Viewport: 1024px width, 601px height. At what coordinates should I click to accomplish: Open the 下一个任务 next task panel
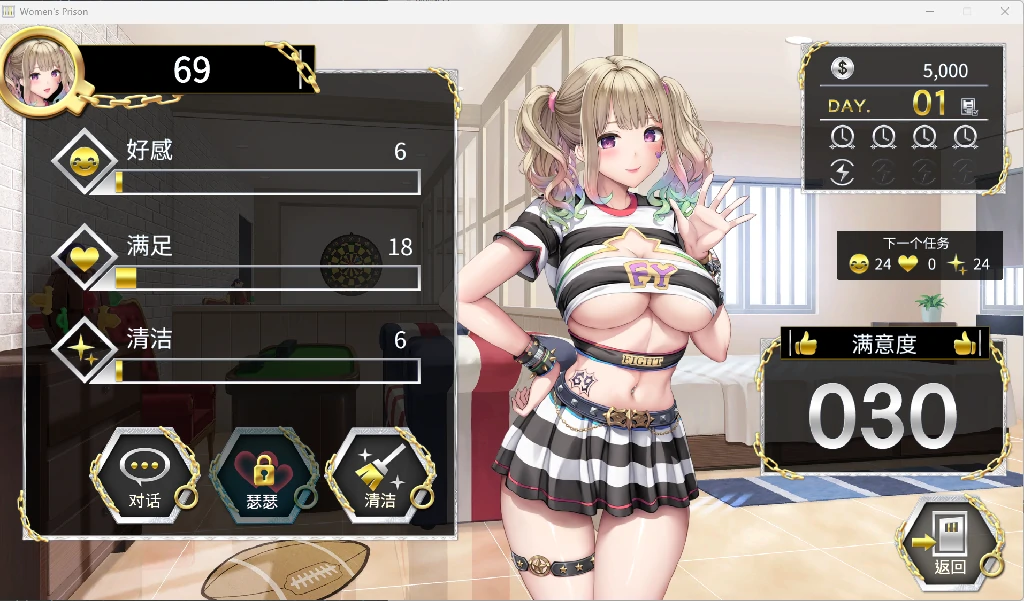click(918, 255)
